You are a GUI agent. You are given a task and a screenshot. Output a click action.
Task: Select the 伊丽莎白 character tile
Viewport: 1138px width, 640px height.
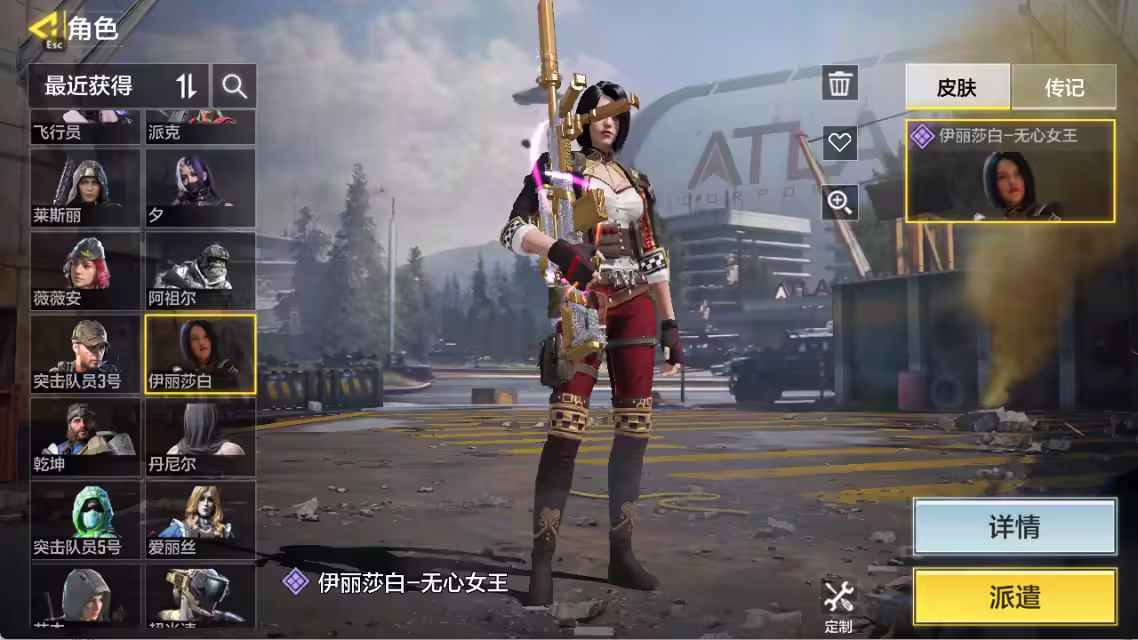(200, 354)
